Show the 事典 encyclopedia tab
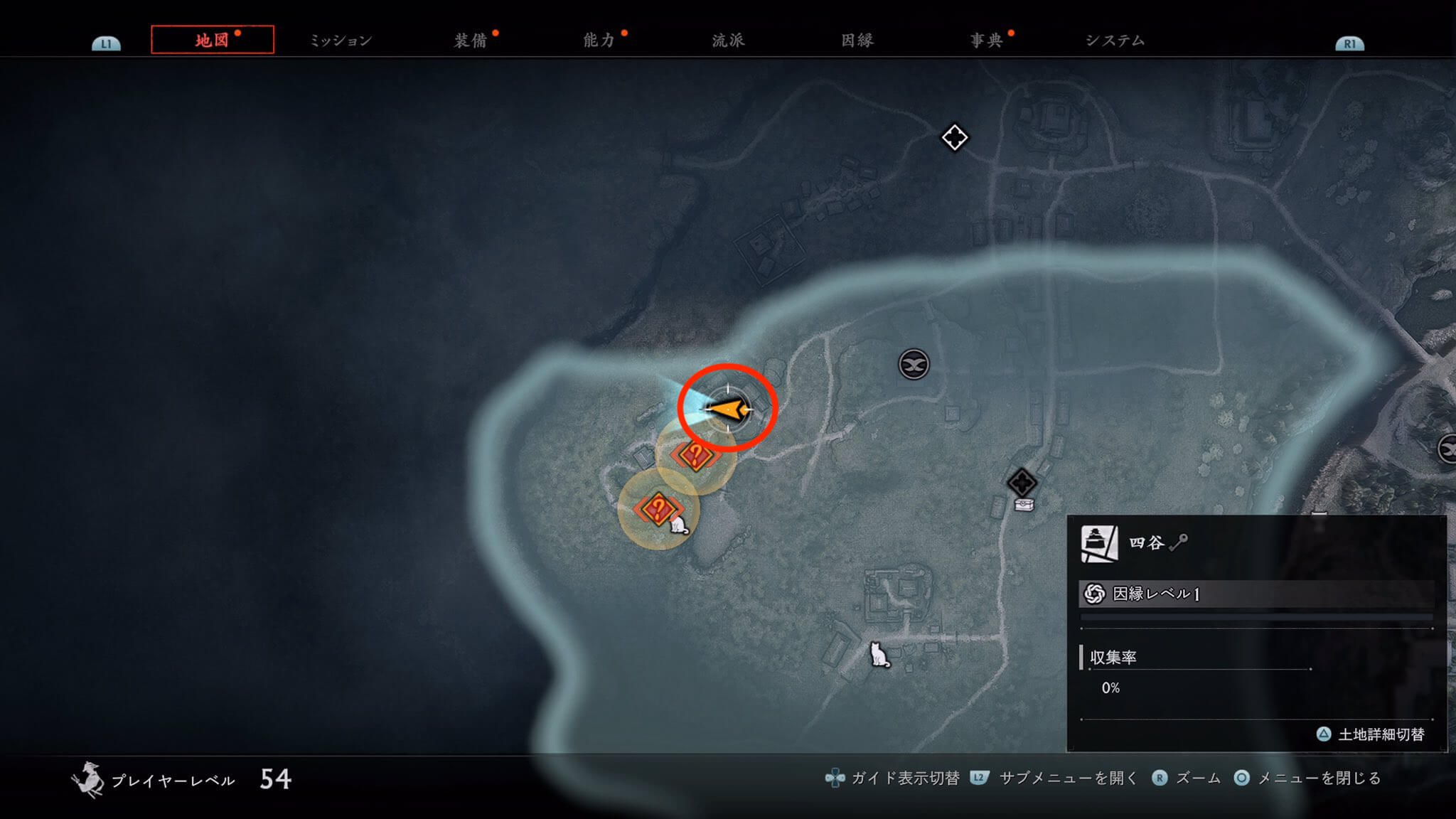The image size is (1456, 819). click(x=986, y=41)
